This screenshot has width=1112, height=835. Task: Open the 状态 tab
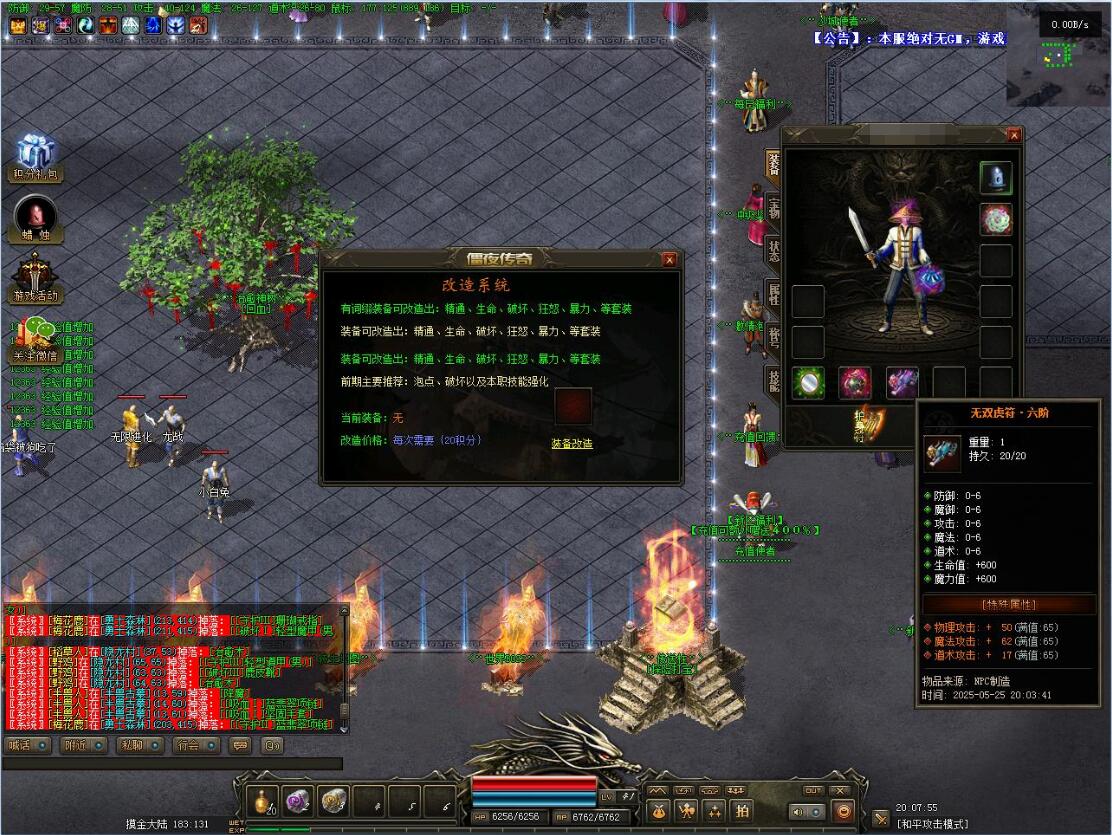(x=773, y=251)
